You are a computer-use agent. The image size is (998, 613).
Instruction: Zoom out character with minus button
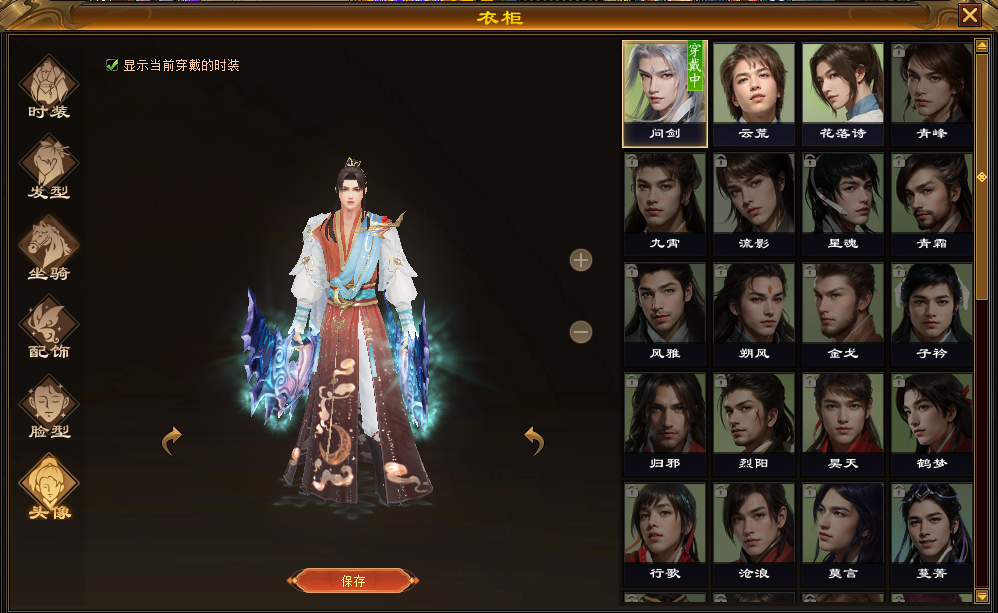[581, 332]
